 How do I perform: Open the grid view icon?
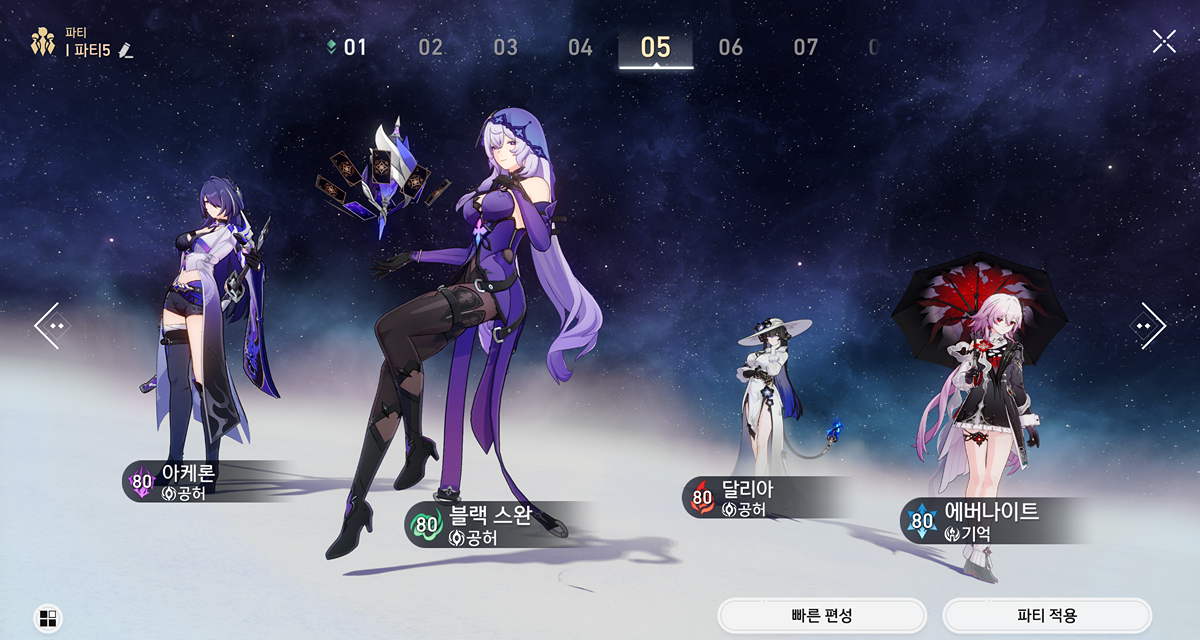pyautogui.click(x=48, y=618)
